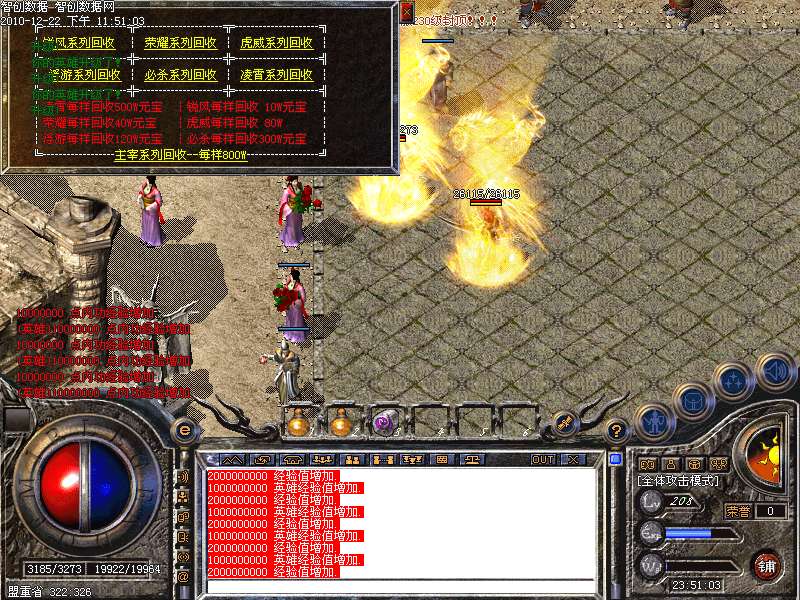The width and height of the screenshot is (800, 600).
Task: Click the chat text input line
Action: point(400,586)
